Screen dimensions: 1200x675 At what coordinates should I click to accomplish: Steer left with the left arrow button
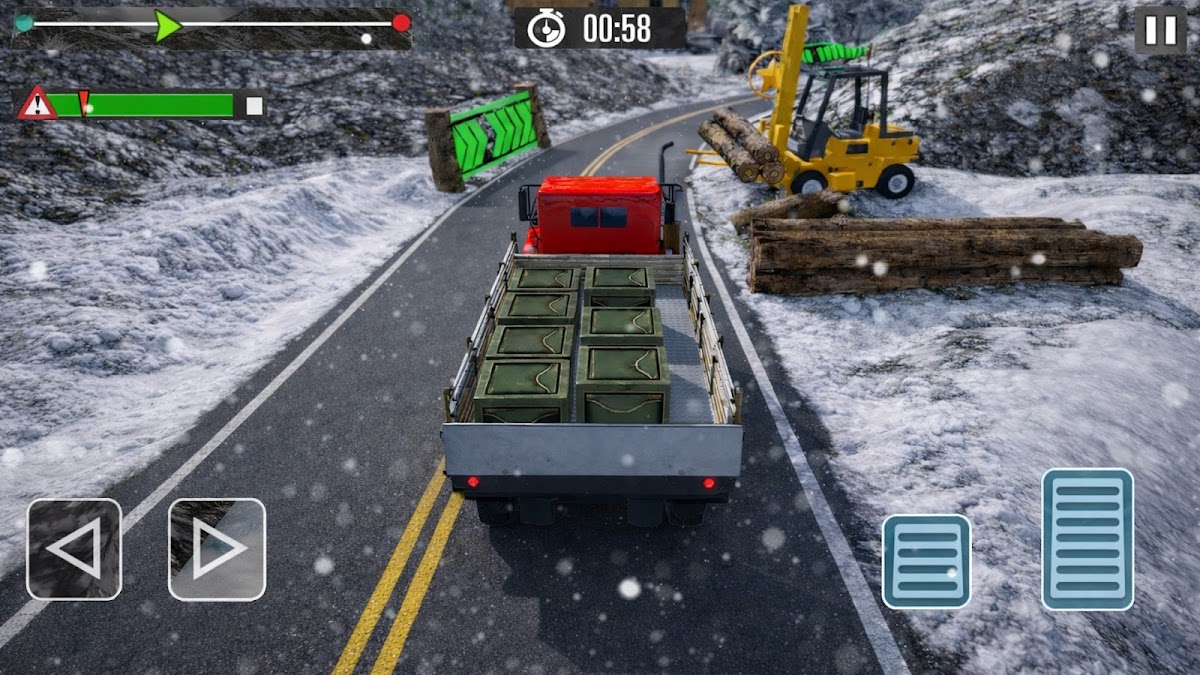74,549
